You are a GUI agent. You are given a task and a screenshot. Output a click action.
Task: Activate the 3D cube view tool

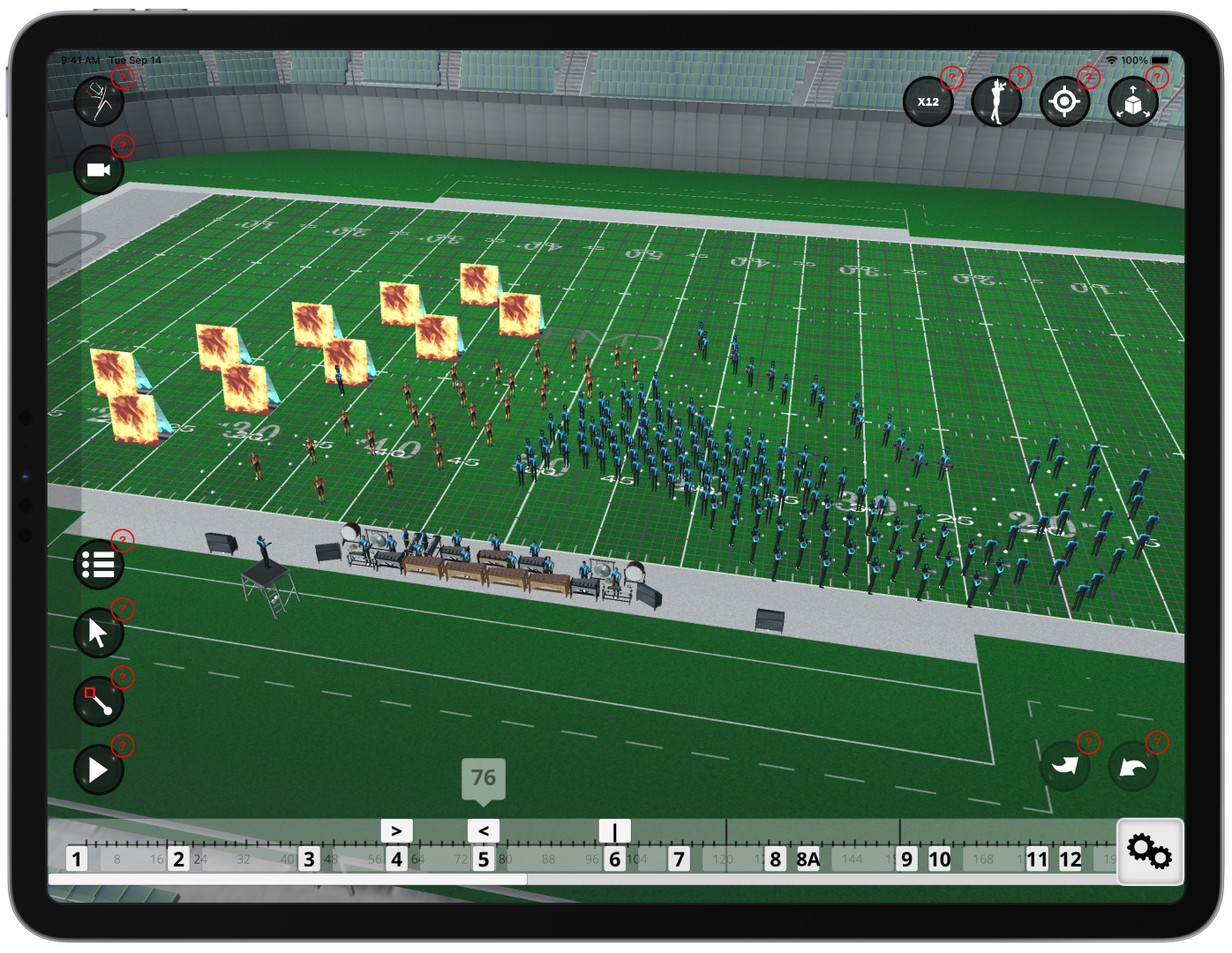click(x=1132, y=101)
